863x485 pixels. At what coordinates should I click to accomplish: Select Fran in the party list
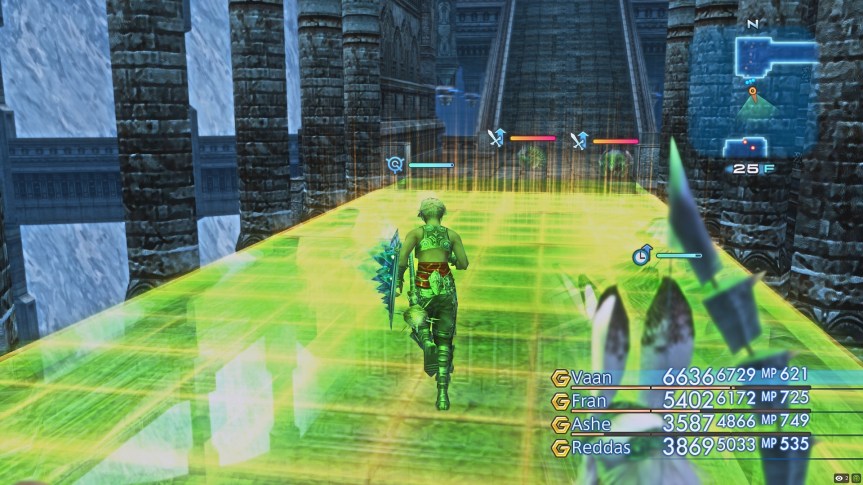pyautogui.click(x=588, y=400)
